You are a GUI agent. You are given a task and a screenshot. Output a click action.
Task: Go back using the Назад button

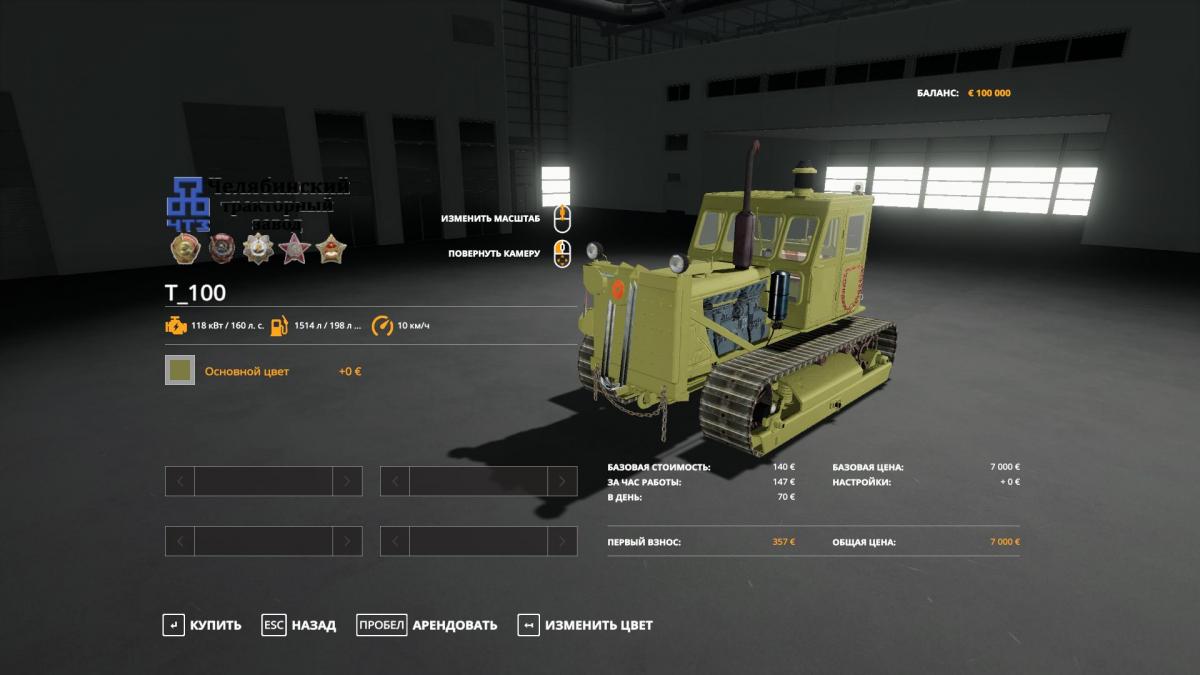pos(299,625)
